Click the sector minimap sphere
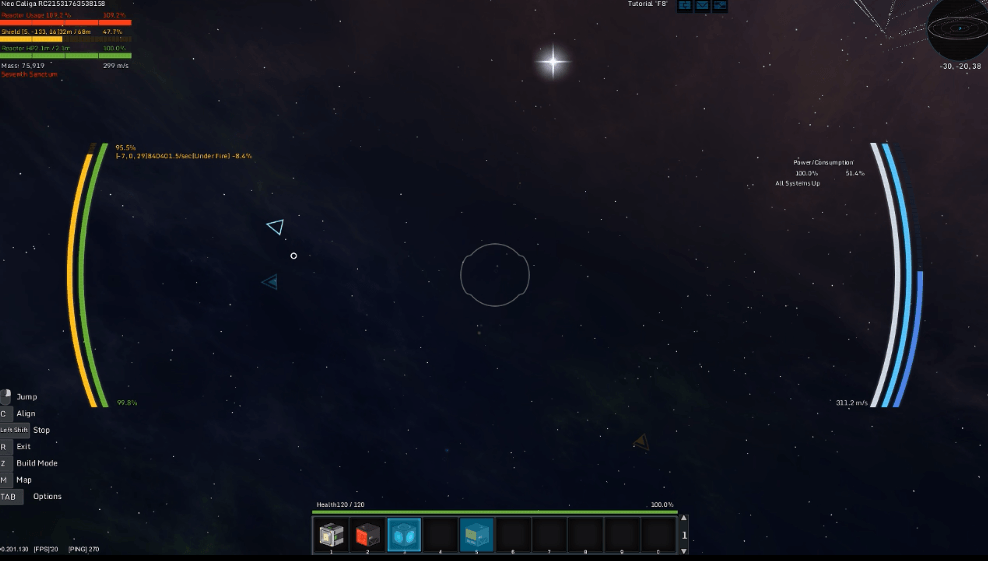 [x=957, y=30]
